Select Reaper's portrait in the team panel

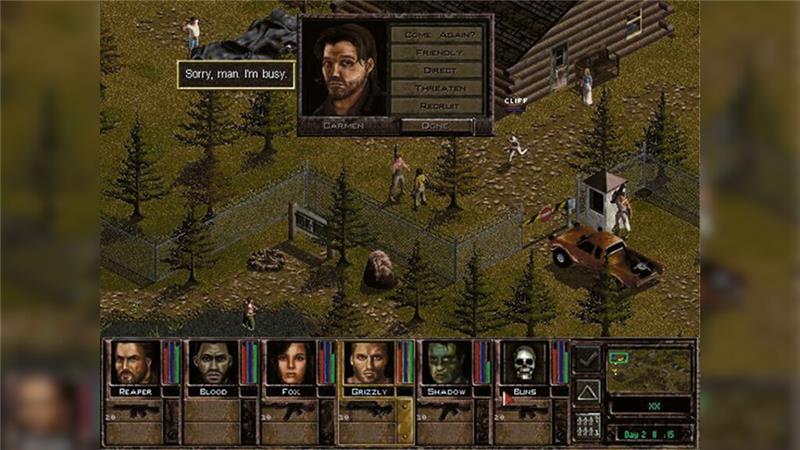(132, 363)
